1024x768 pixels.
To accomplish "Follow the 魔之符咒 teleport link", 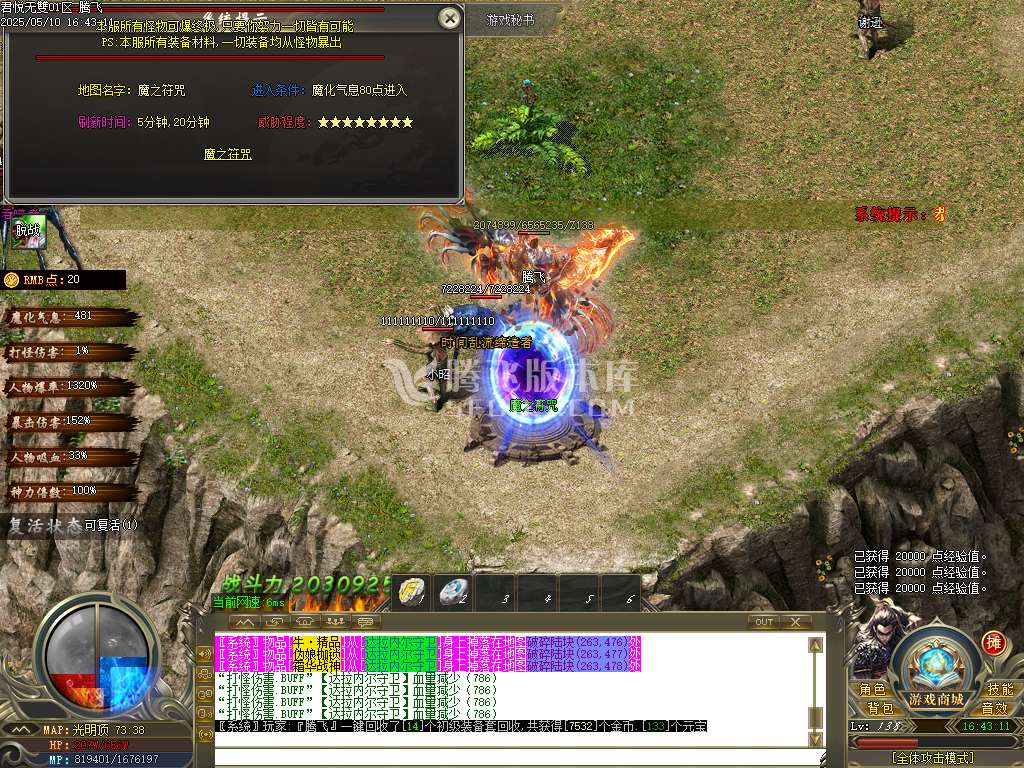I will [228, 154].
